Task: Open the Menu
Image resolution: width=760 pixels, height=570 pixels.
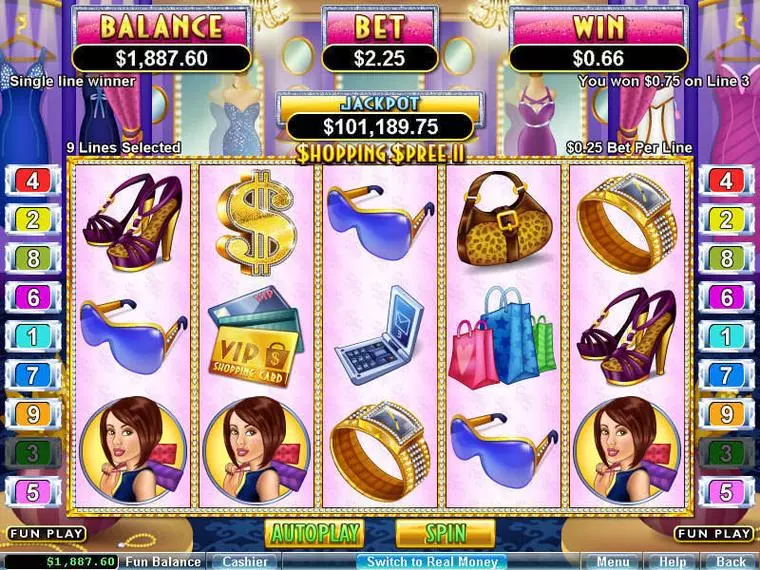Action: point(613,562)
